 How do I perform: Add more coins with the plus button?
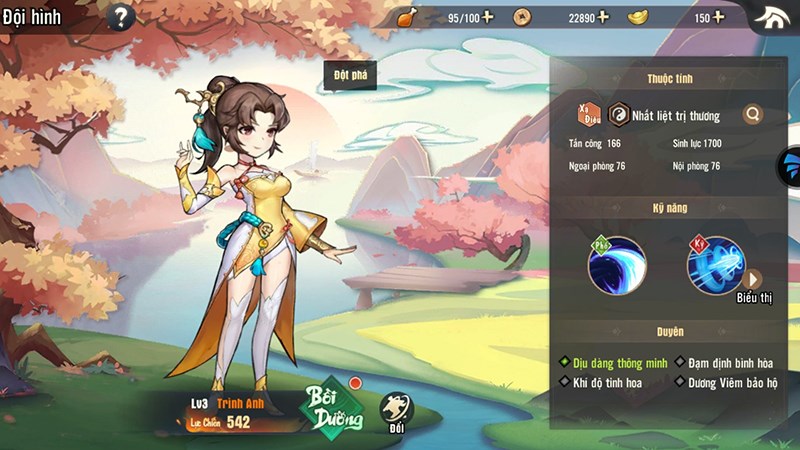point(603,17)
